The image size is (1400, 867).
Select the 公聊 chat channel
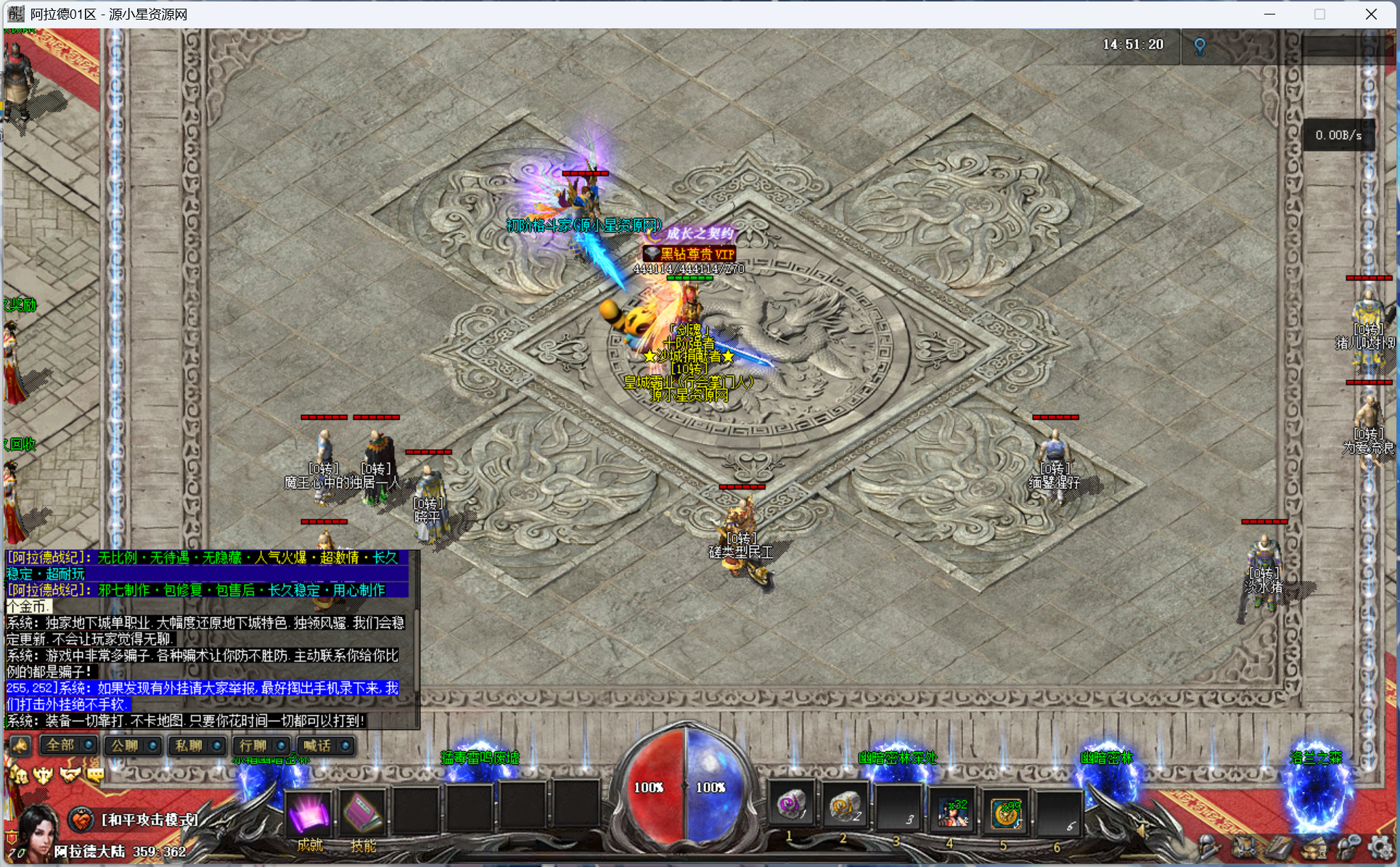(x=125, y=745)
